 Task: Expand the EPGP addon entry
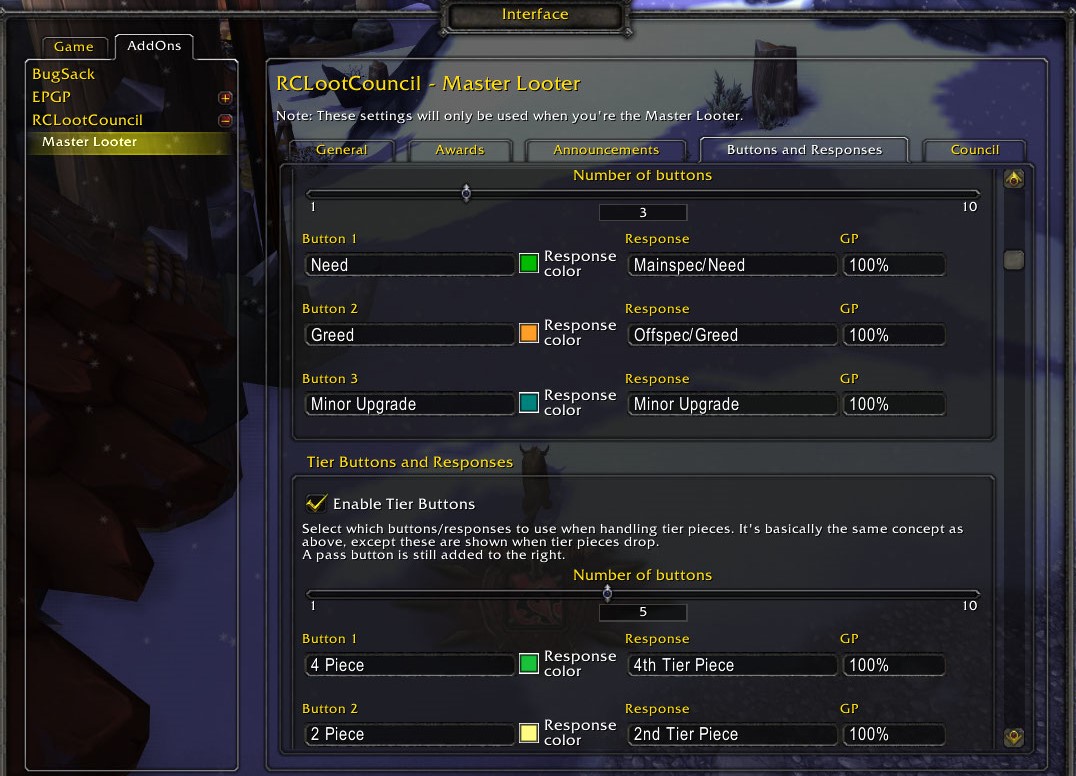coord(225,98)
